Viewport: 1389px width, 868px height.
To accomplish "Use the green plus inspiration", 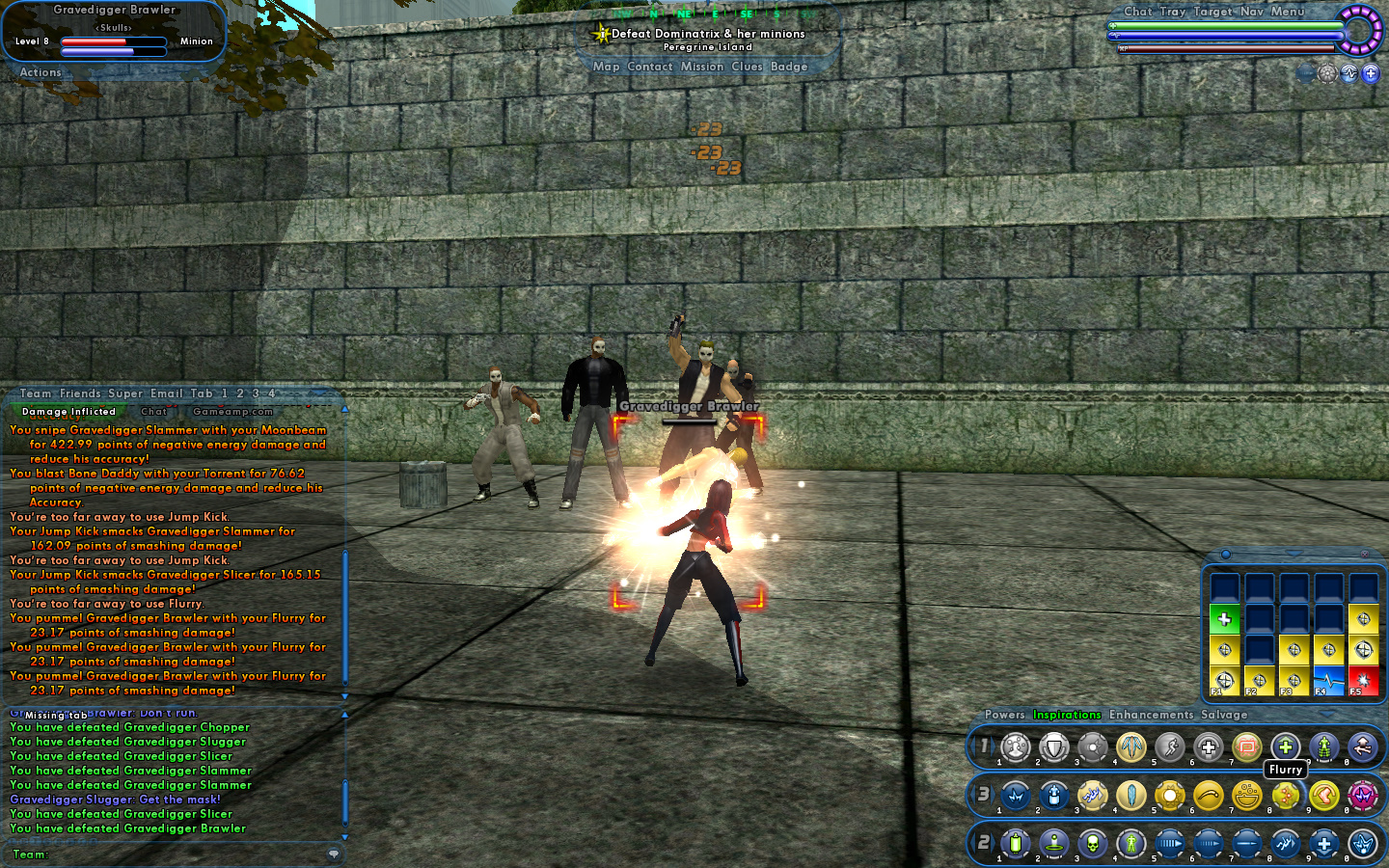I will 1224,619.
